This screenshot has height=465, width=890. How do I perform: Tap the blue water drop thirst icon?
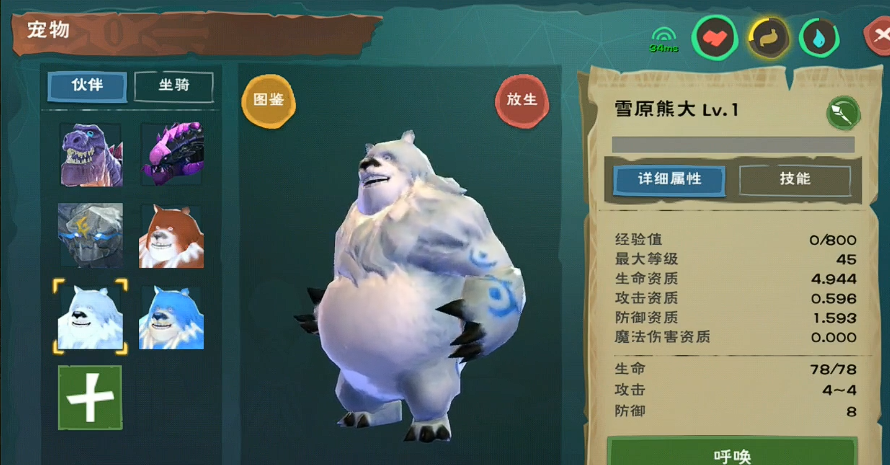(x=820, y=39)
